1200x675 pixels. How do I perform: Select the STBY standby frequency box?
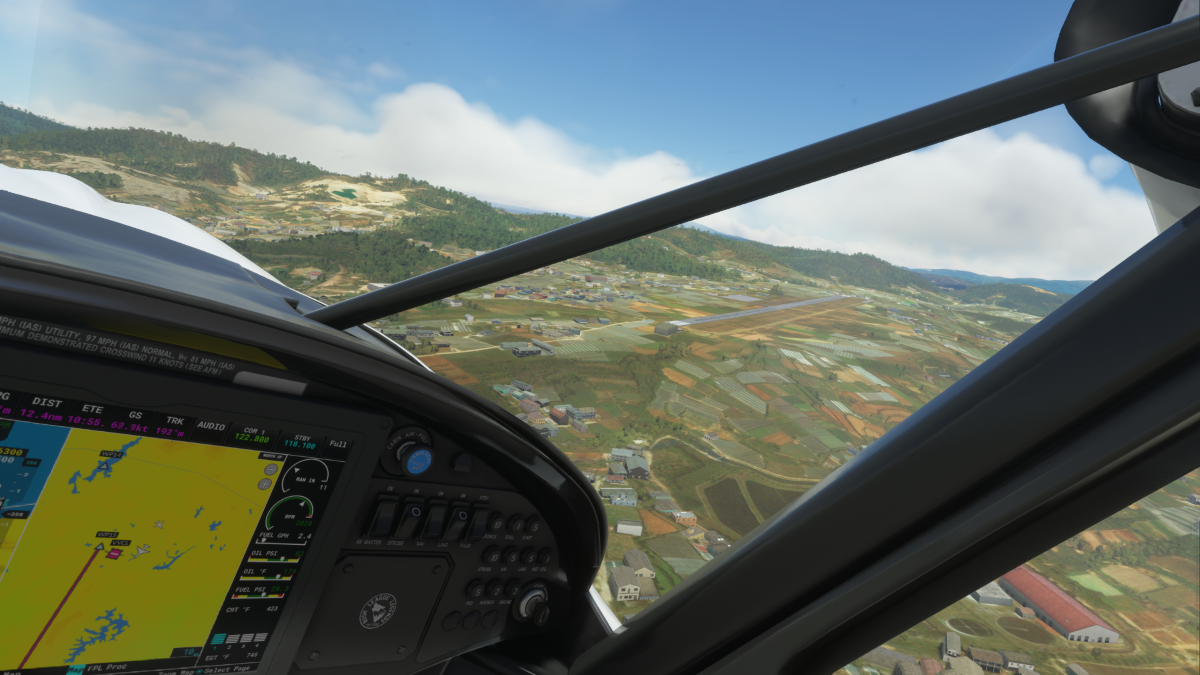(301, 442)
